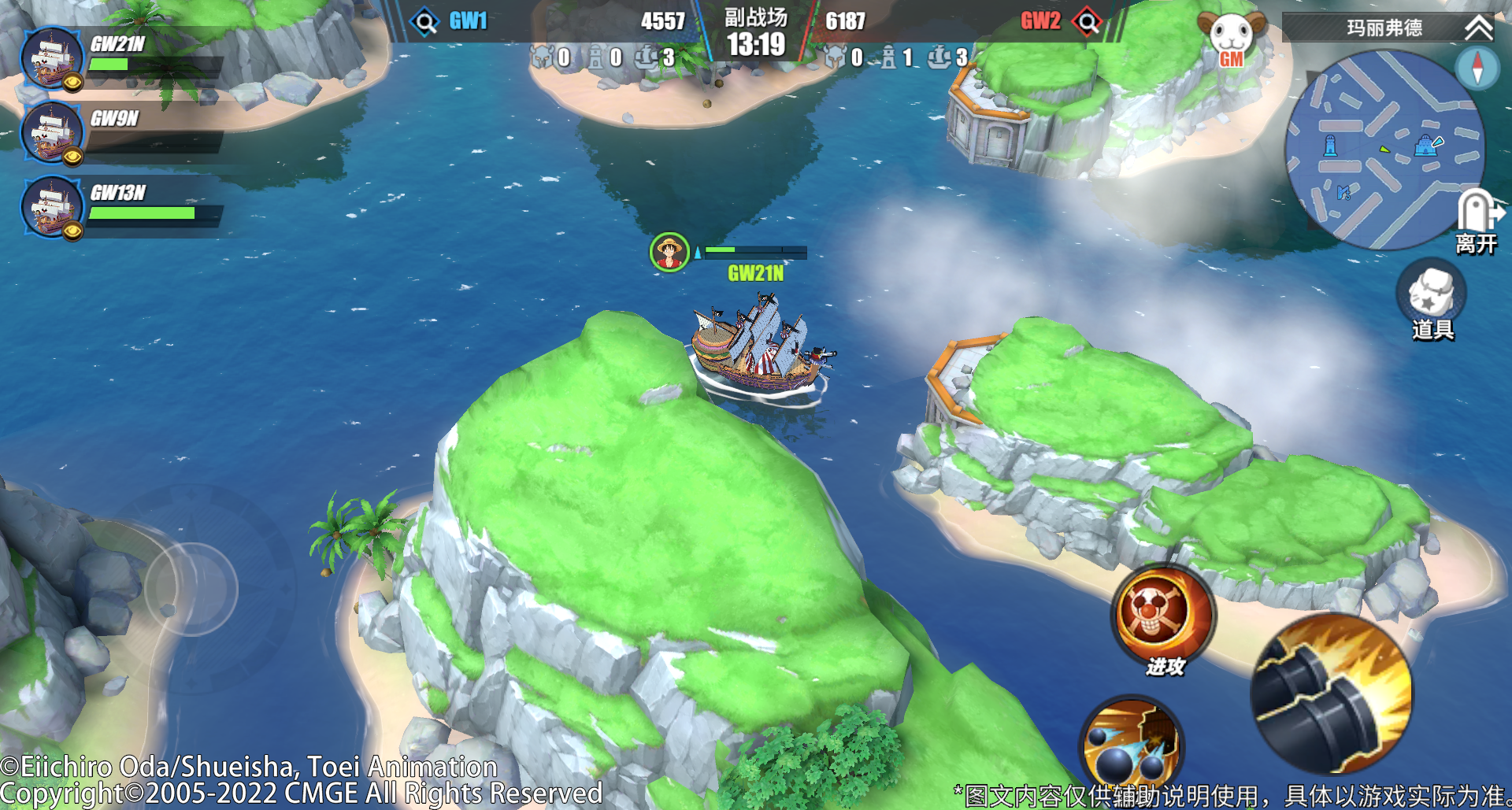1512x810 pixels.
Task: Select teammate GW21N's ship portrait
Action: pos(52,58)
